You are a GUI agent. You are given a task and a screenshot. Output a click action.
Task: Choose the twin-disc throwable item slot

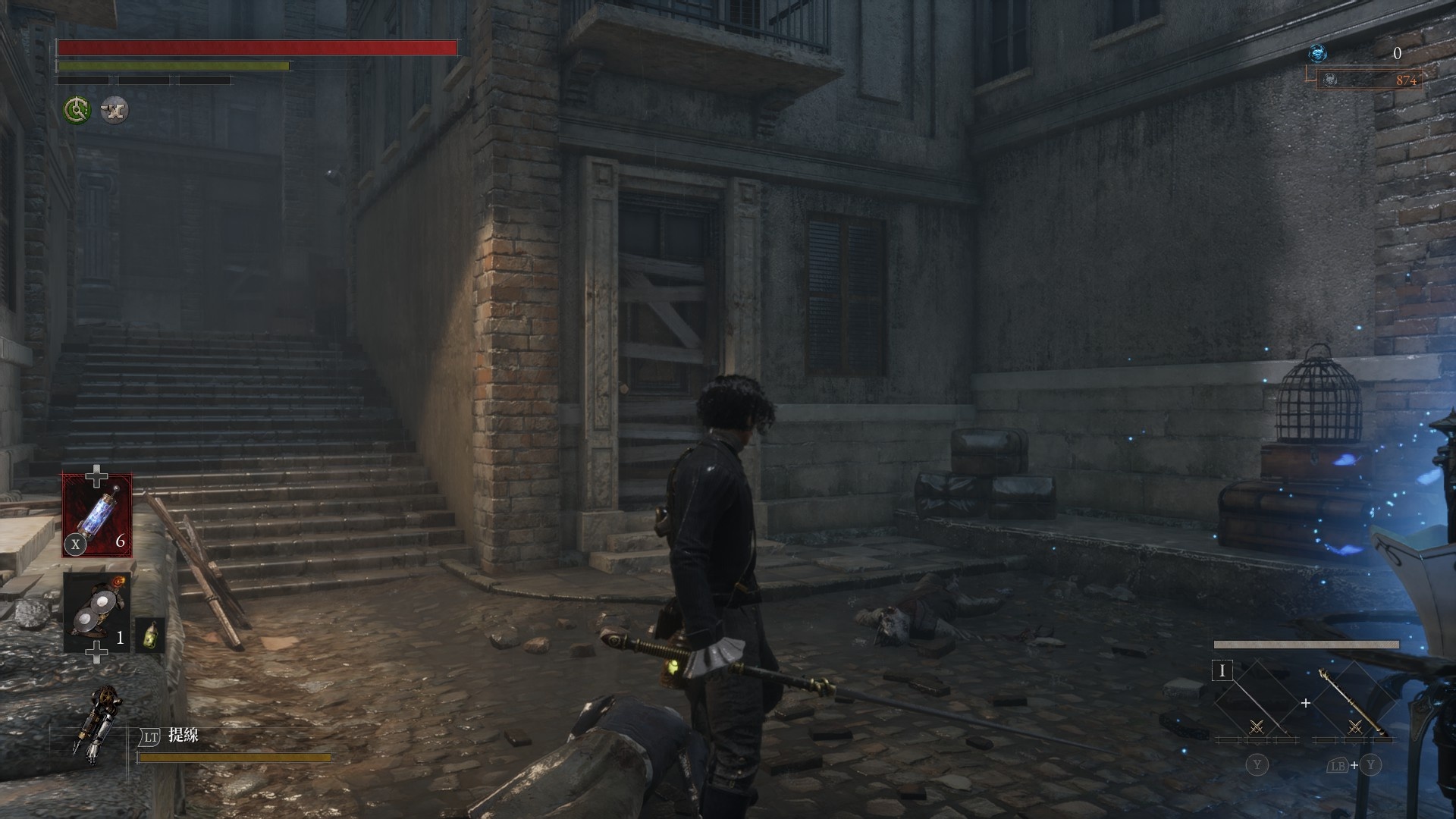[x=96, y=613]
